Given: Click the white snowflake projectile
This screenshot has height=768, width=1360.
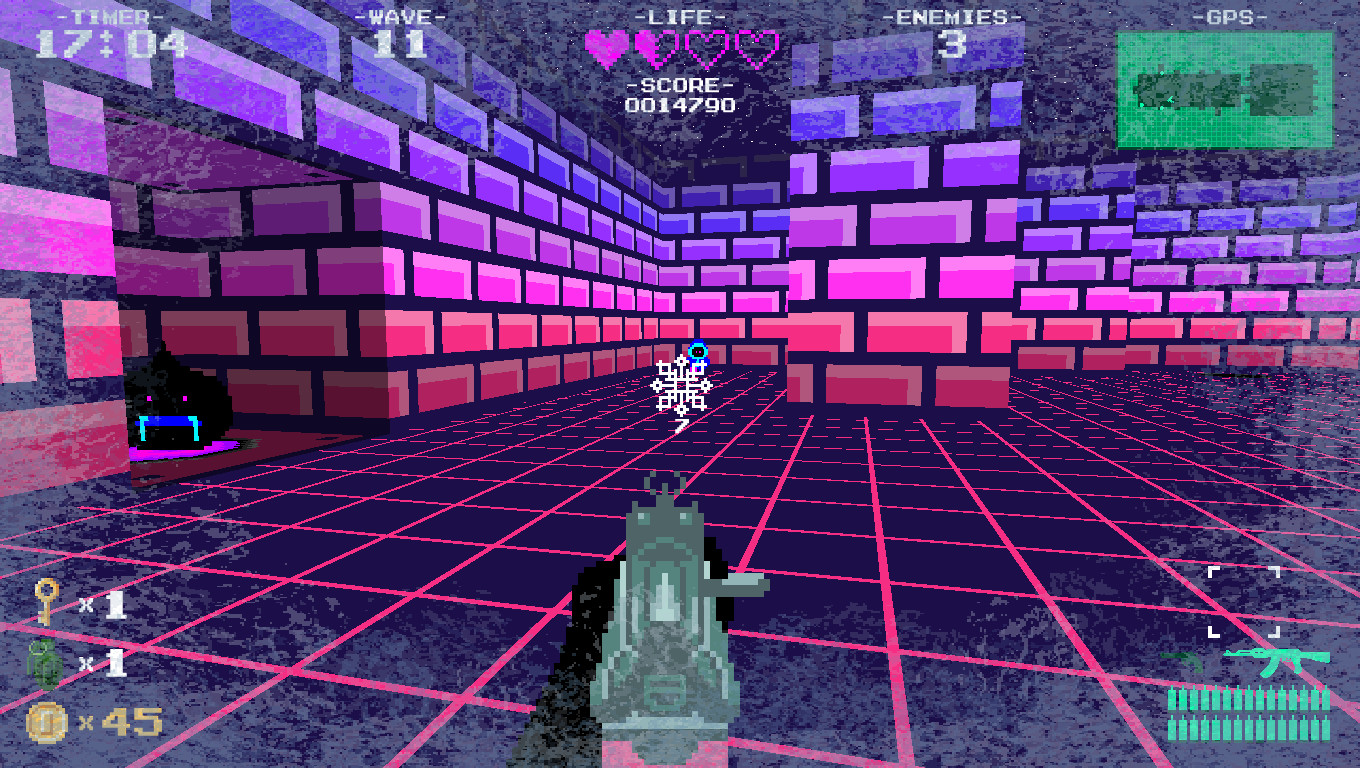Looking at the screenshot, I should (x=681, y=388).
